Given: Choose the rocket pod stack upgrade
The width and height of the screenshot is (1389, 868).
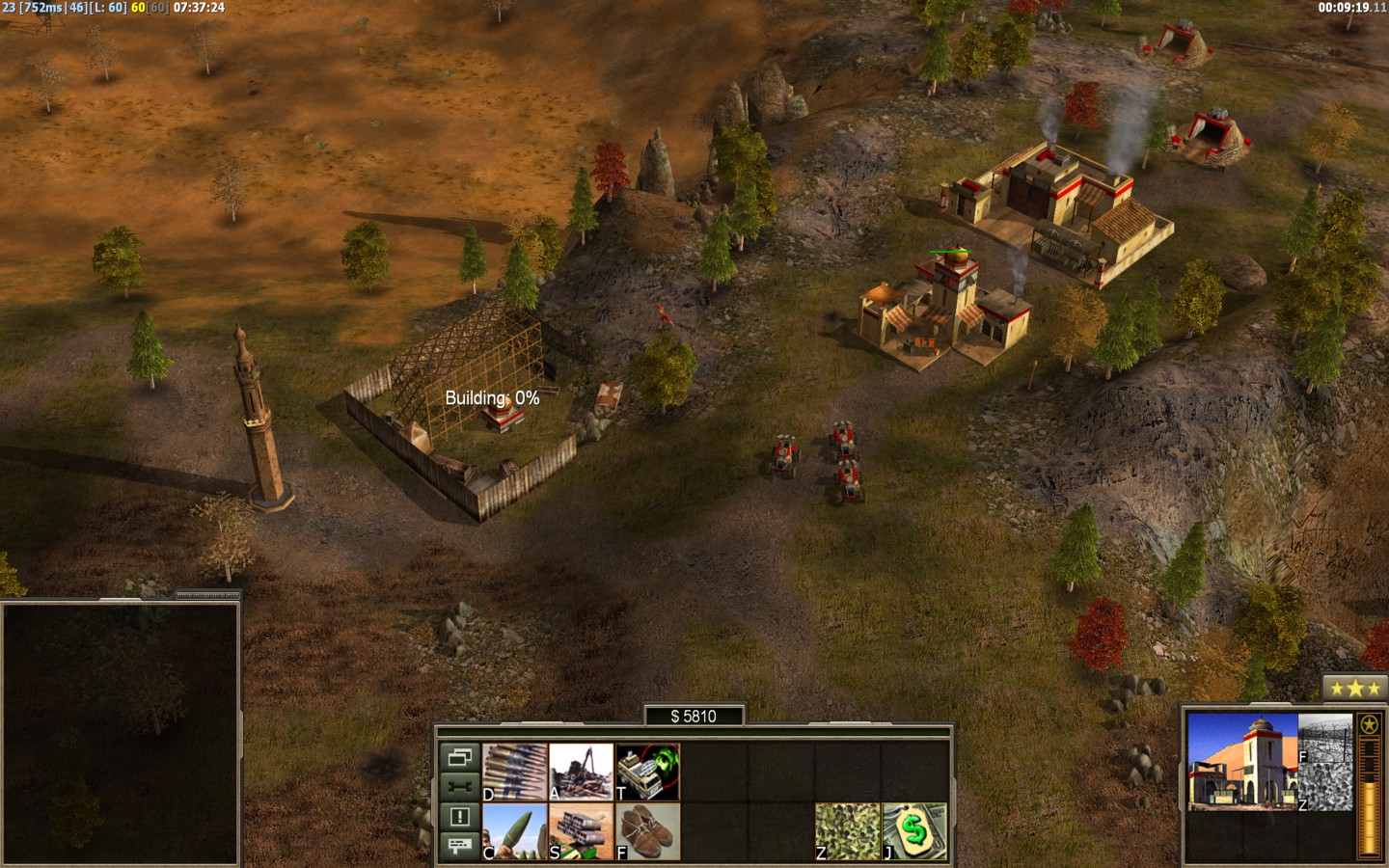Looking at the screenshot, I should (x=581, y=831).
